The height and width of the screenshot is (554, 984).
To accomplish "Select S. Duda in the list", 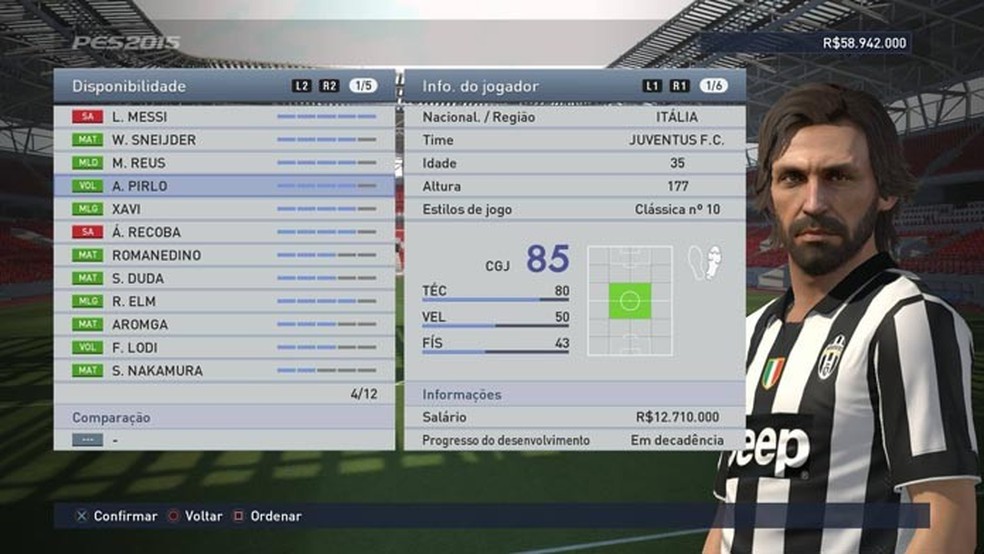I will click(225, 278).
